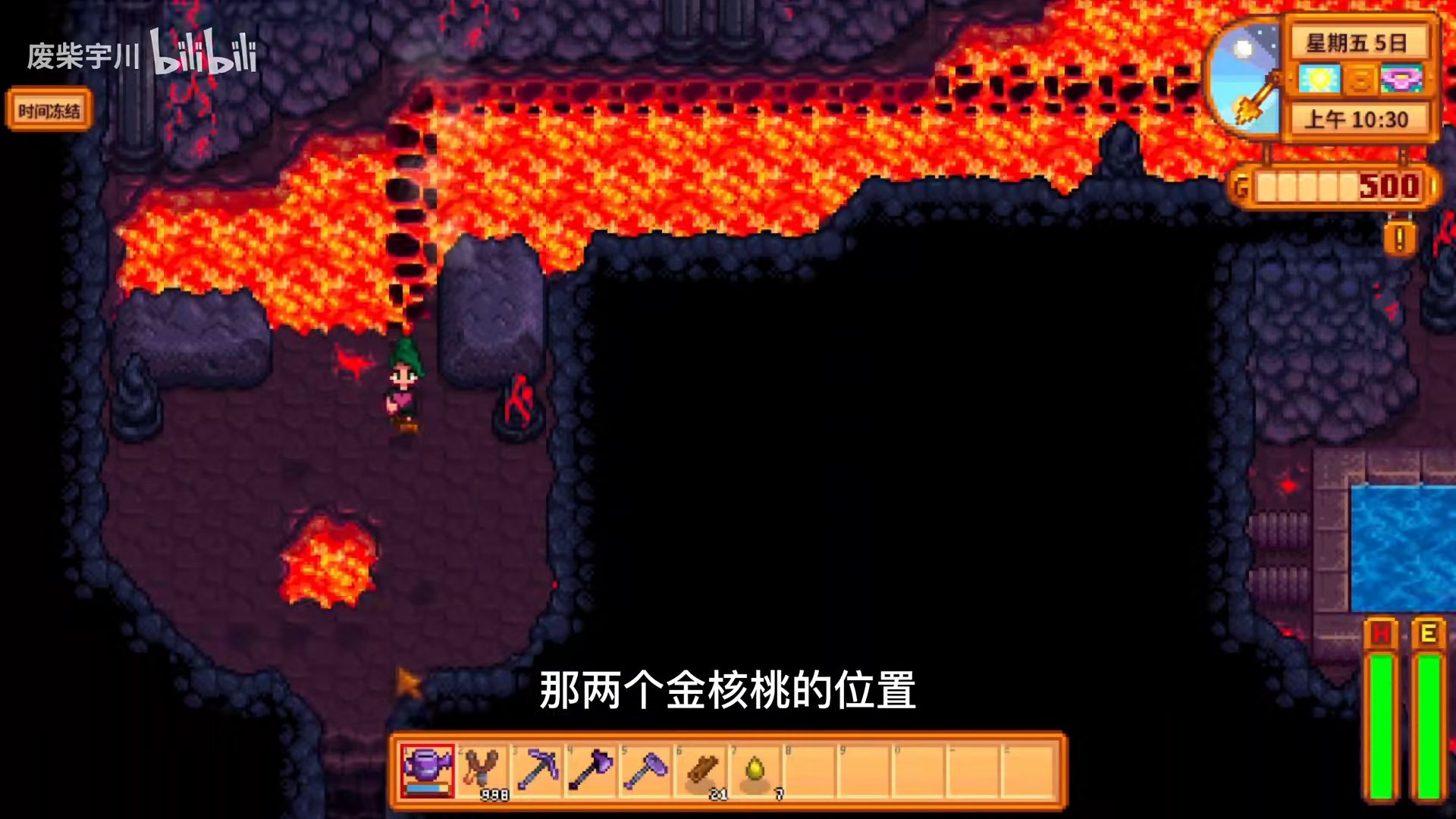This screenshot has height=819, width=1456.
Task: Select the purple watering can slot
Action: (428, 770)
